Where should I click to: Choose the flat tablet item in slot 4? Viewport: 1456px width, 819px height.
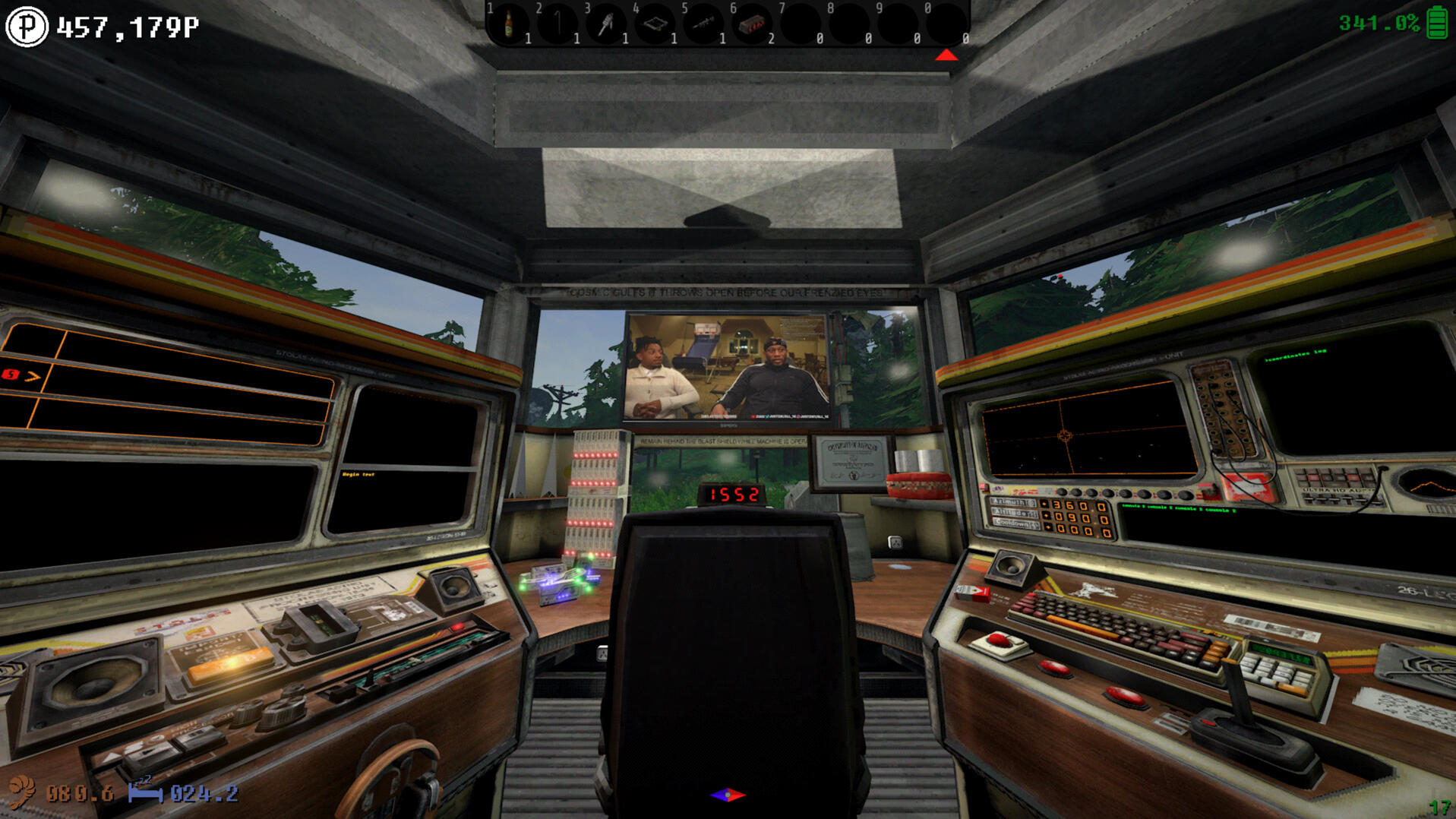pos(655,24)
